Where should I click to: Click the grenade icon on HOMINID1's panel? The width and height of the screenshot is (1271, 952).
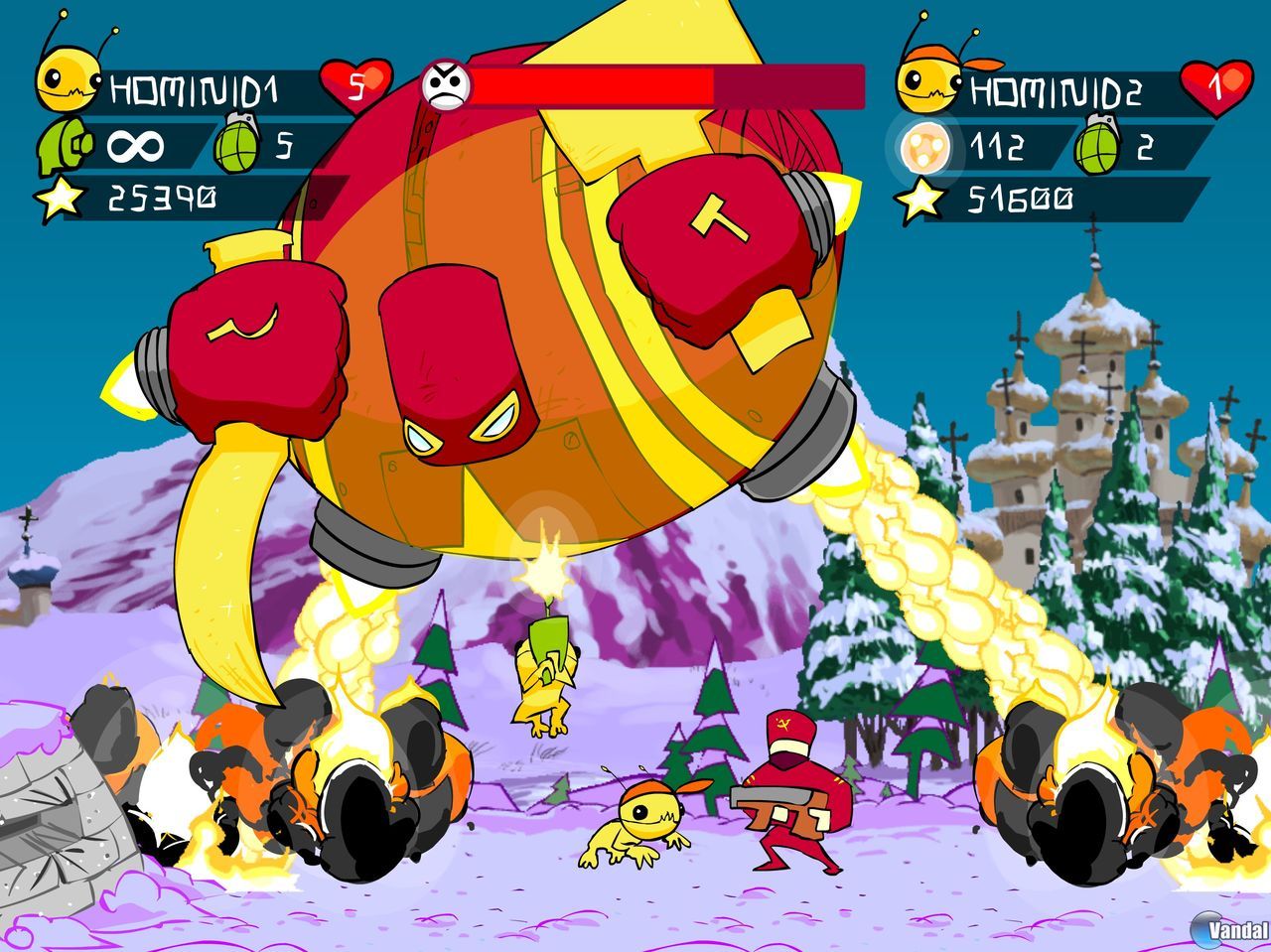[235, 146]
